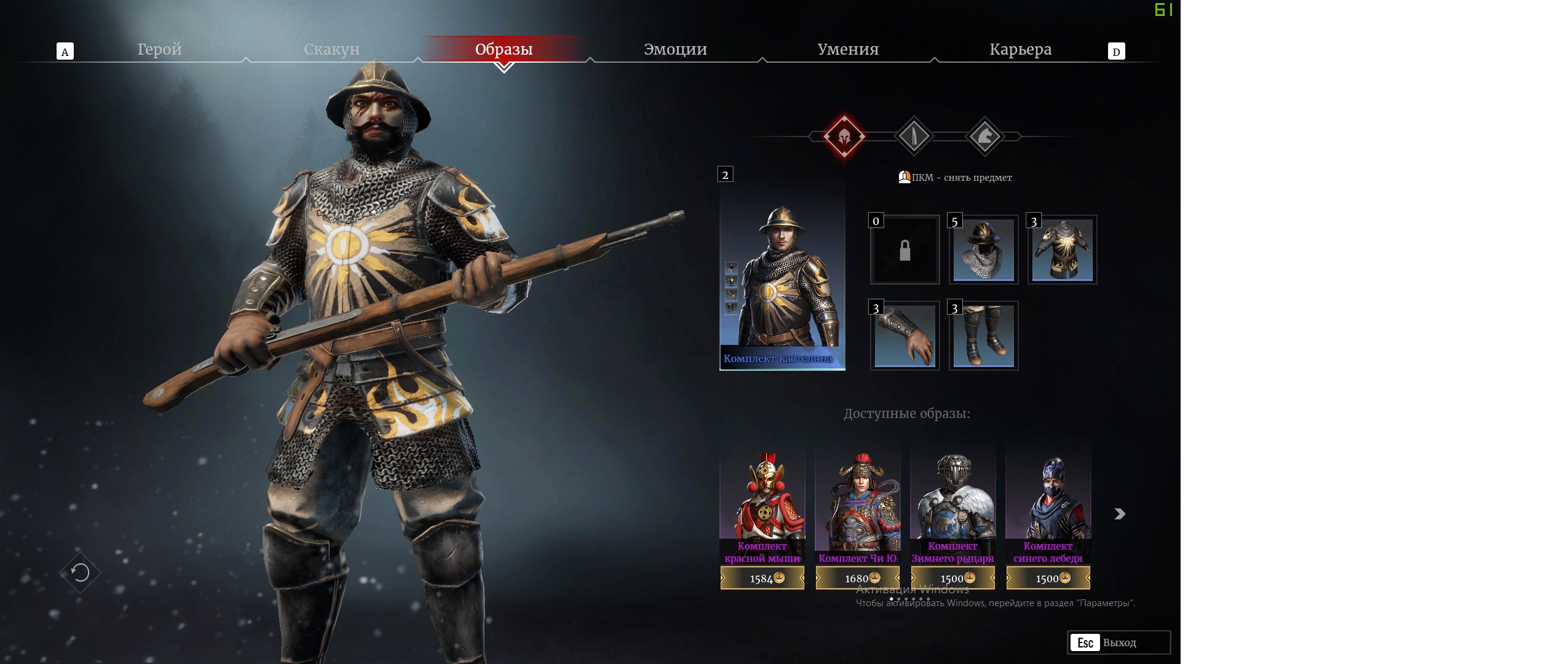The height and width of the screenshot is (664, 1568).
Task: Select the horse head category icon
Action: pos(984,136)
